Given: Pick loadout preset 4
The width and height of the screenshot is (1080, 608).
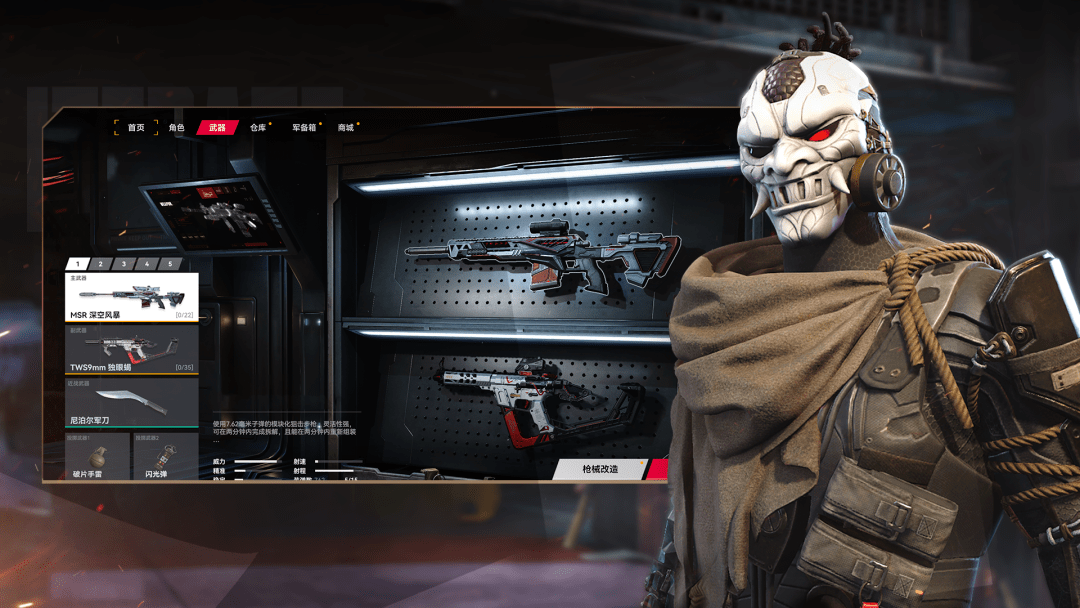Looking at the screenshot, I should click(x=146, y=264).
